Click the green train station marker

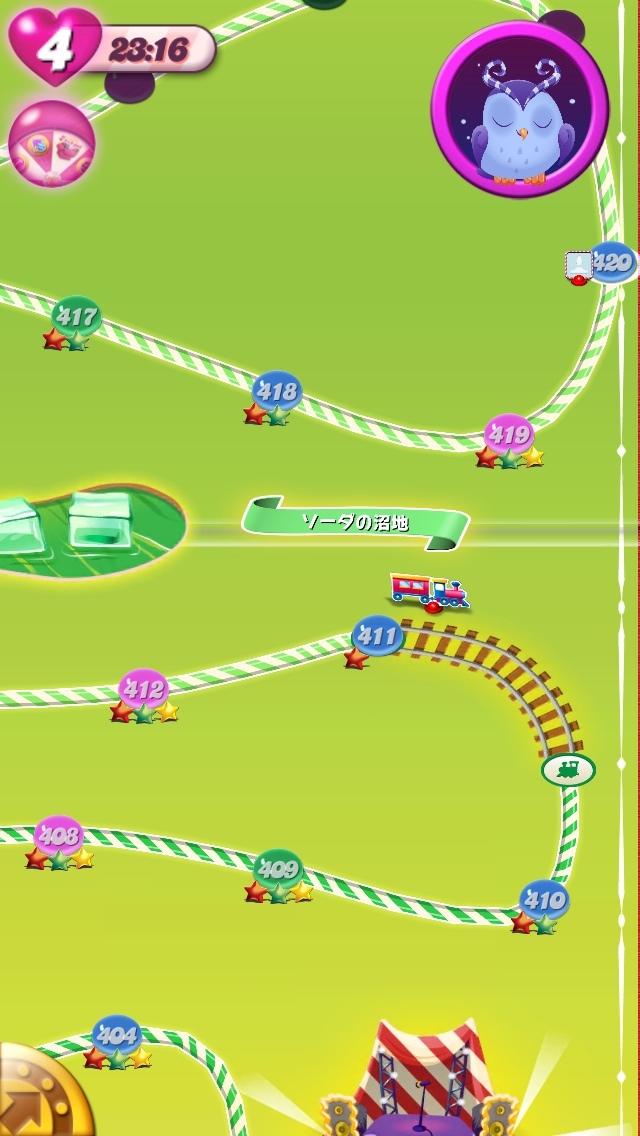click(x=568, y=769)
